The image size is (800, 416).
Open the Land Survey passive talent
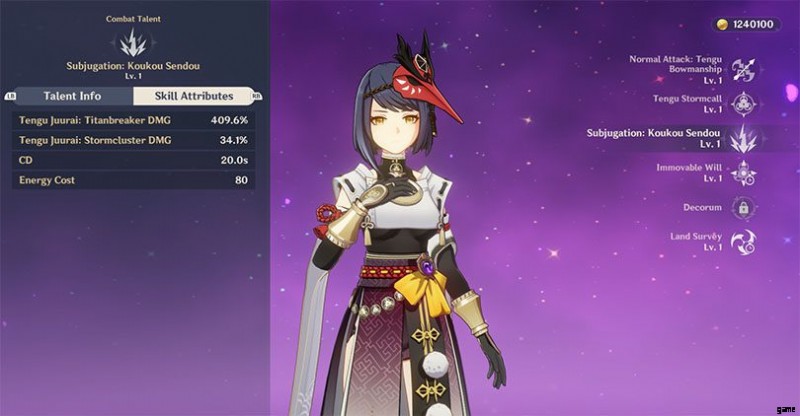[x=743, y=241]
